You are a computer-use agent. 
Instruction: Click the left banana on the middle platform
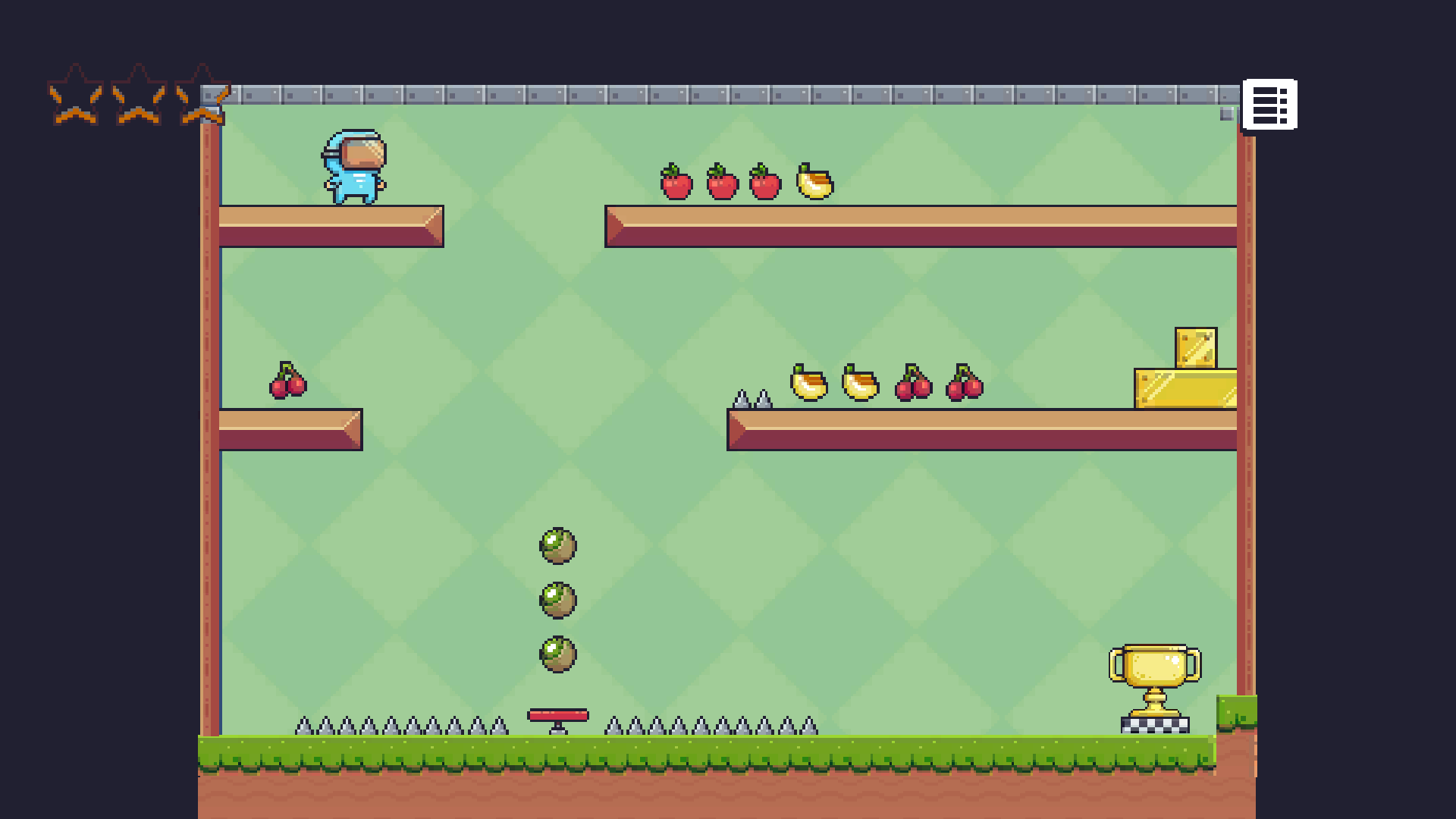(x=806, y=385)
